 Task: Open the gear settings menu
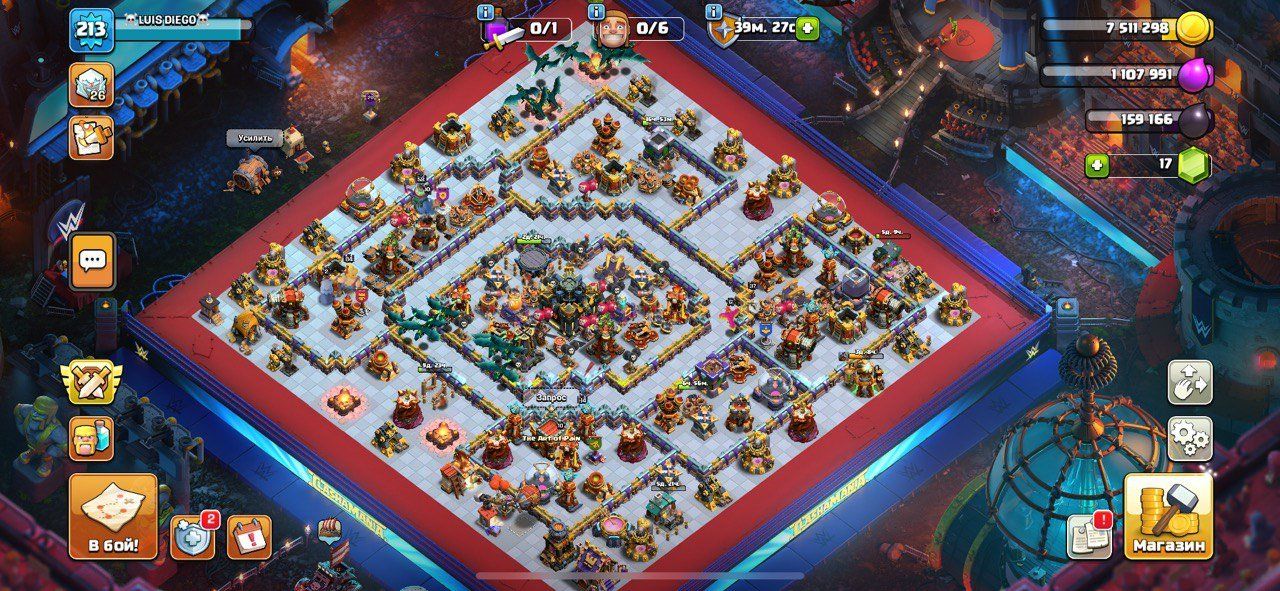(x=1190, y=438)
